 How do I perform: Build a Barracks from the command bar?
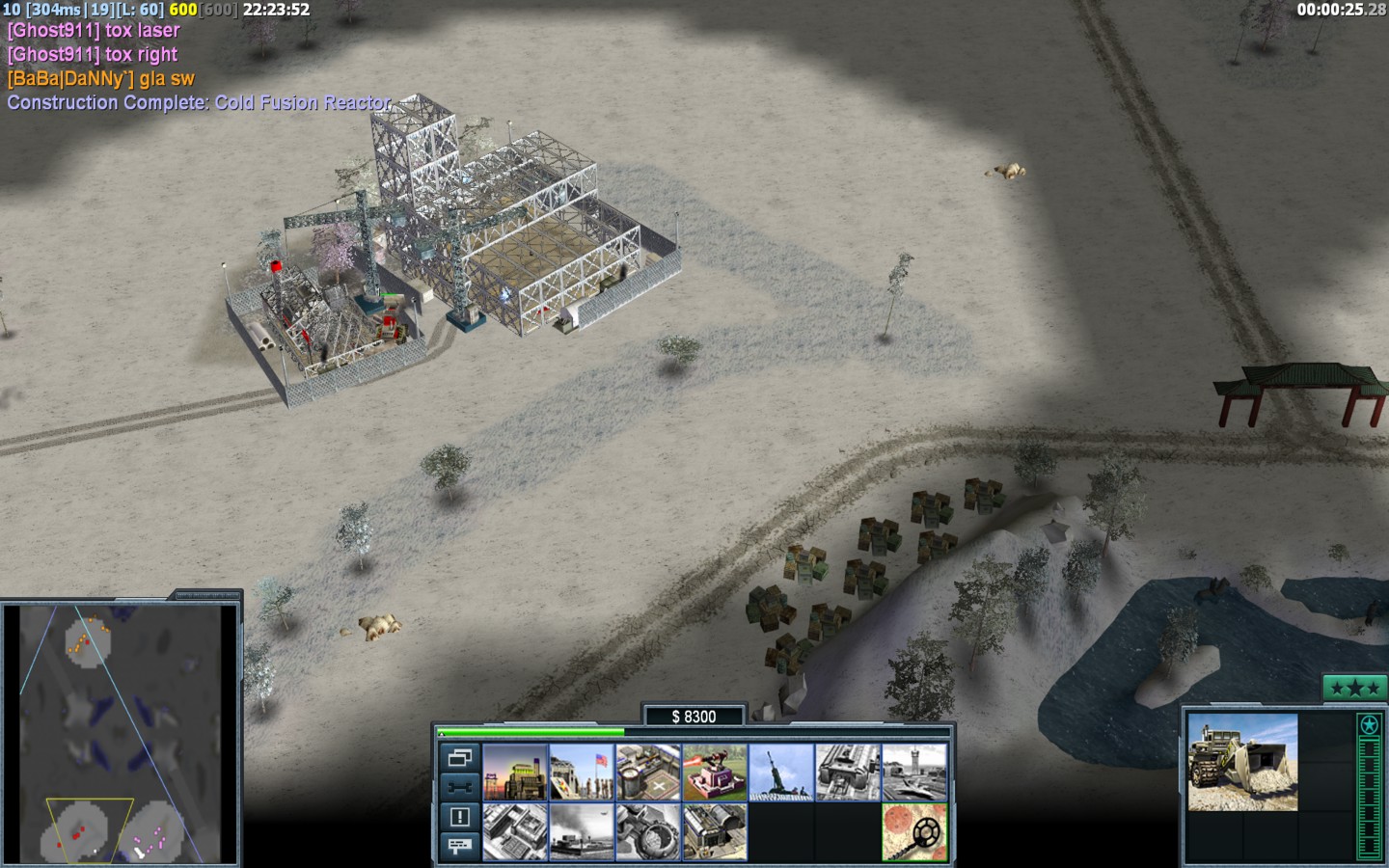(582, 773)
